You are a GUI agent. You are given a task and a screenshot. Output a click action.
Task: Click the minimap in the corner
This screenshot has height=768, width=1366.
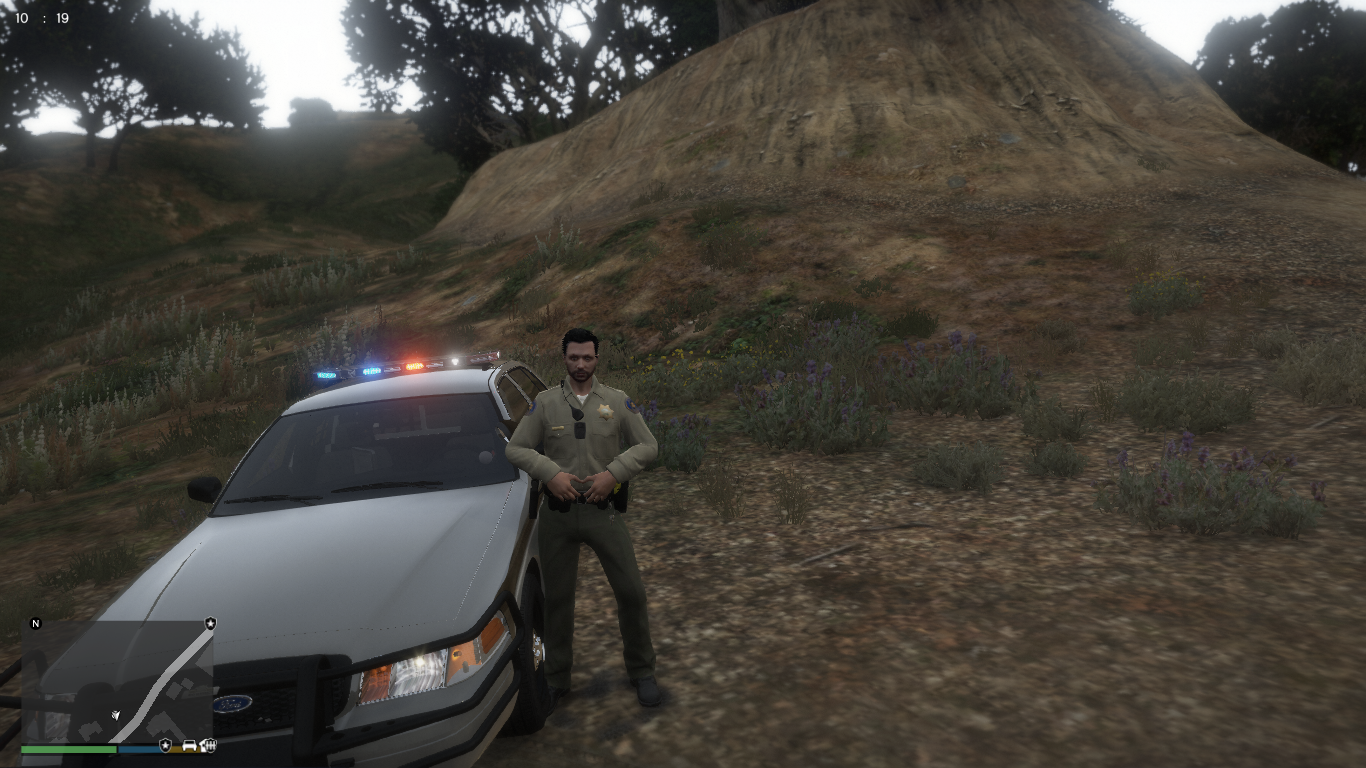[118, 680]
